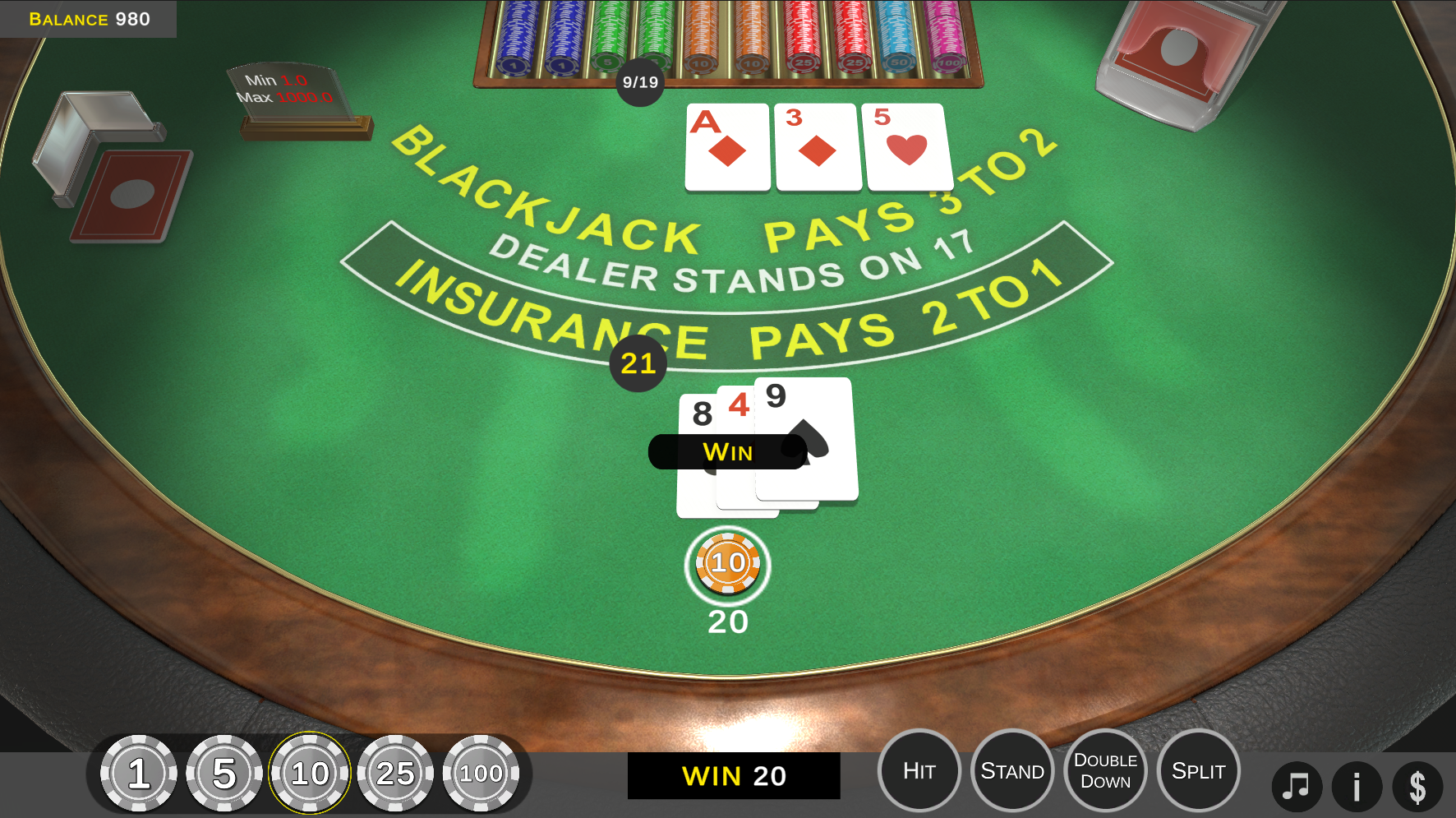Choose Double Down
The height and width of the screenshot is (818, 1456).
coord(1105,770)
